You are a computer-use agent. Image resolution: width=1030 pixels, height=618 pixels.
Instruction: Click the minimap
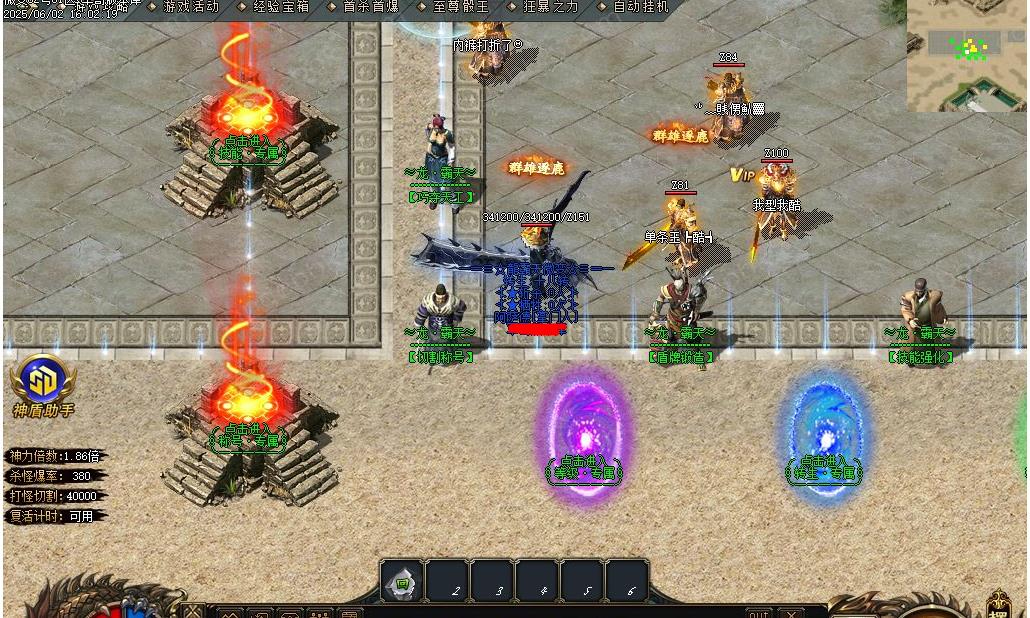tap(967, 55)
